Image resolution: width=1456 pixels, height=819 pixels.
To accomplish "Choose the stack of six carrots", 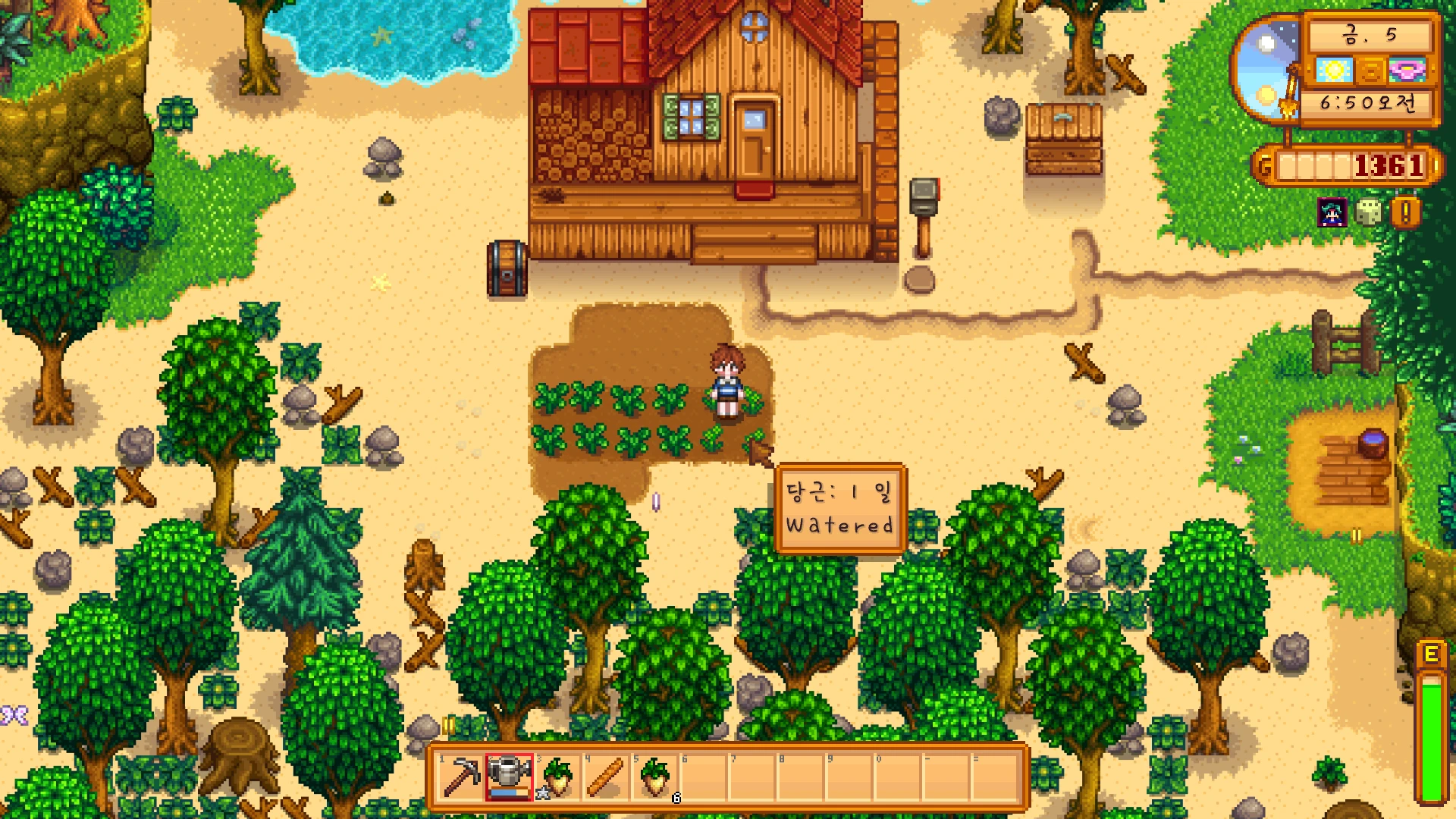I will coord(655,777).
